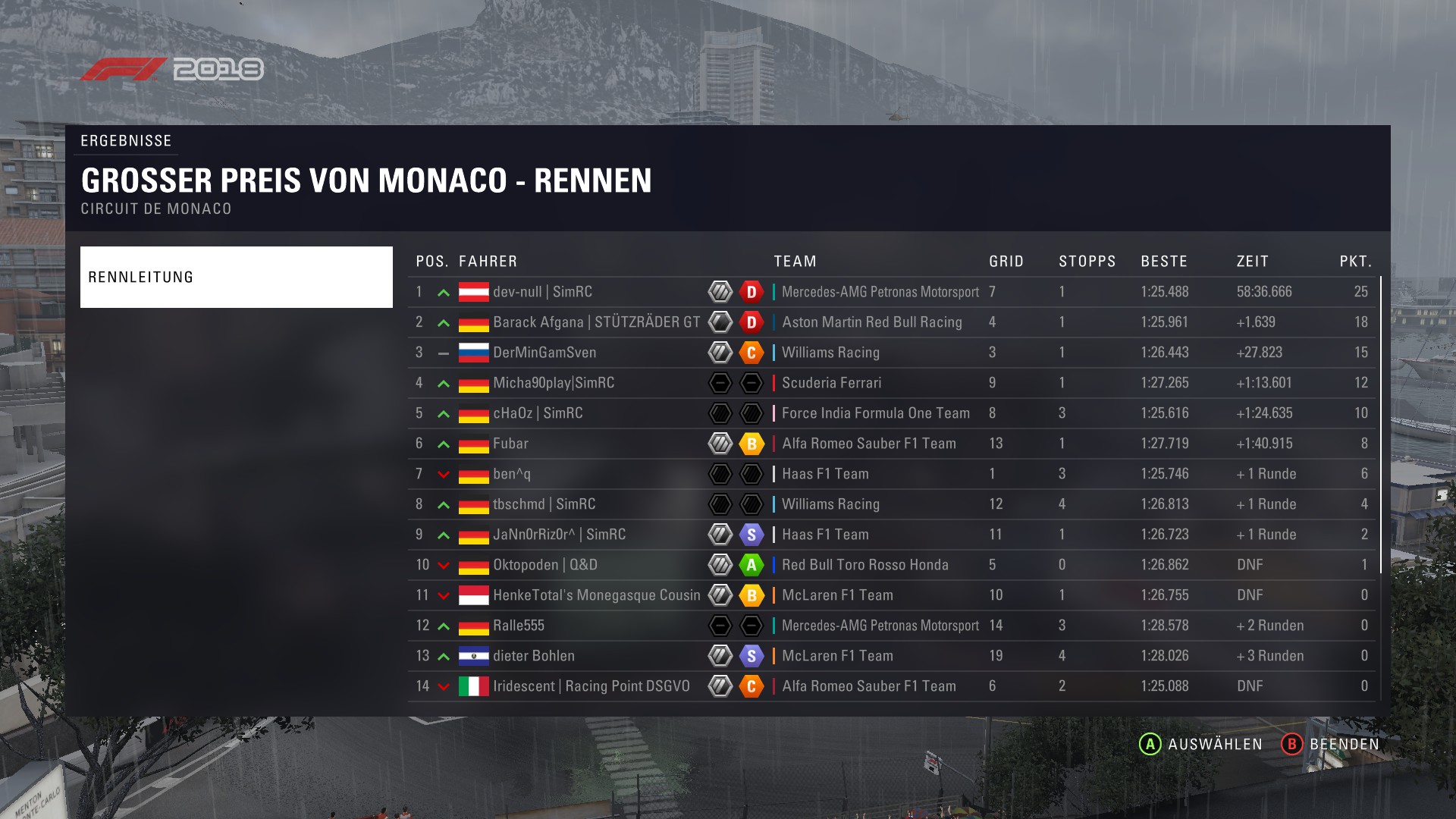The image size is (1456, 819).
Task: Click the results list scrollbar
Action: 1381,425
